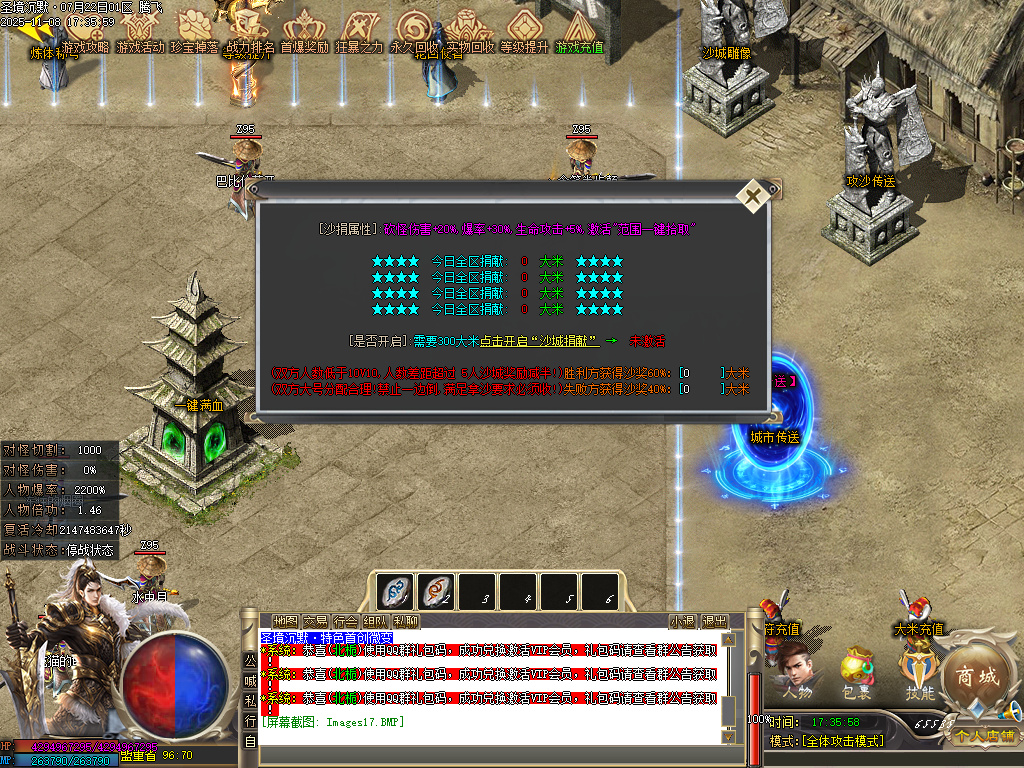Screen dimensions: 1024x768
Task: Open the 首爆奖励 first-drop rewards
Action: click(304, 33)
